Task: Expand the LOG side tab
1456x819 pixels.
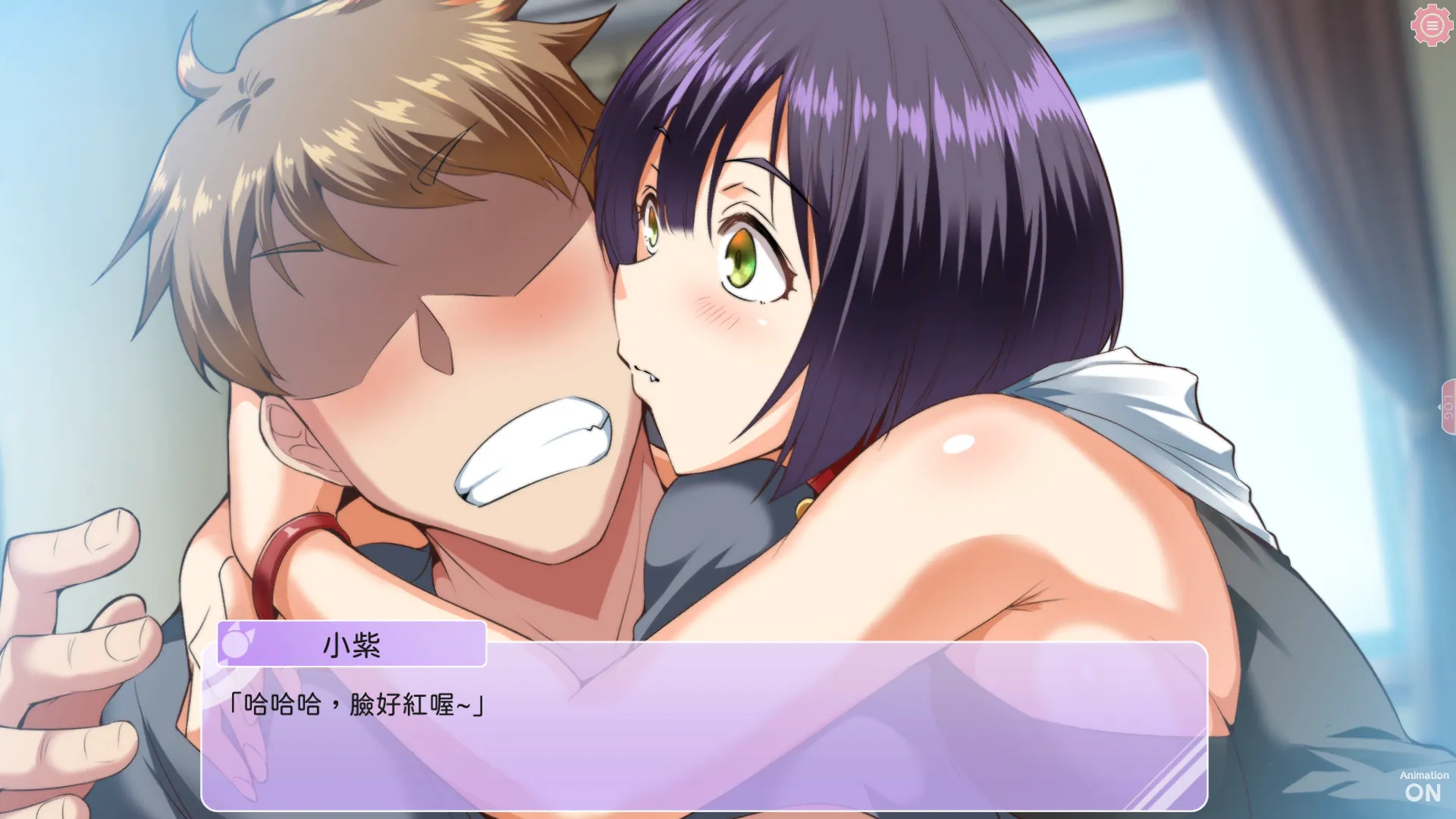Action: click(1447, 407)
